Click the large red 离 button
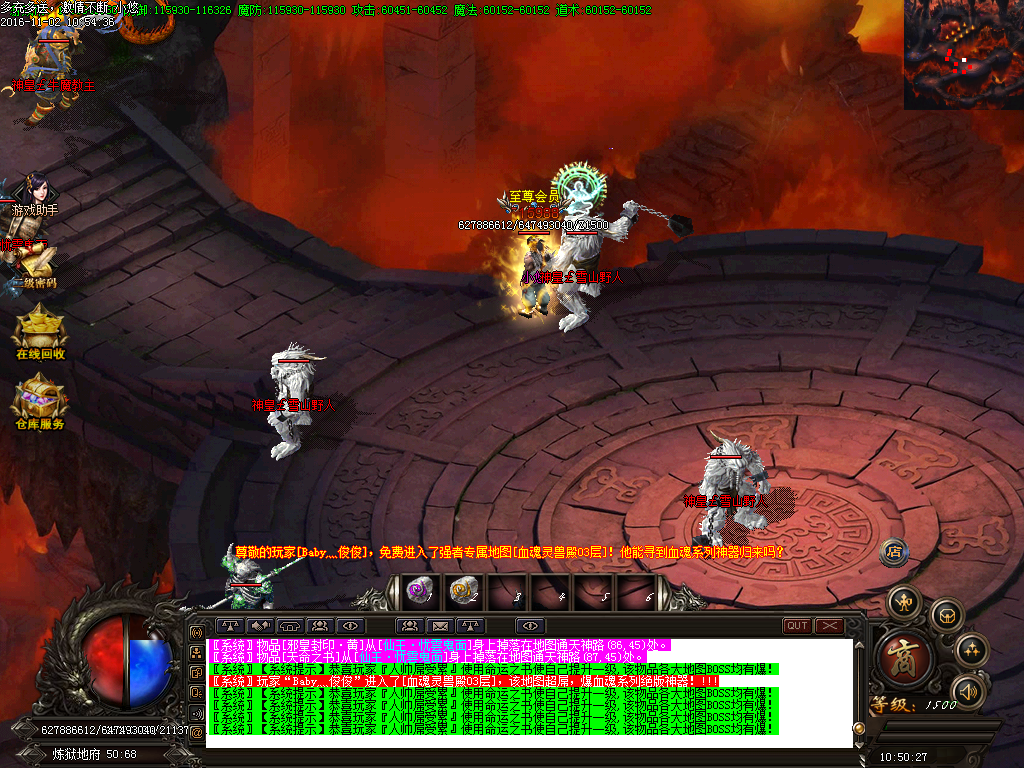The image size is (1024, 768). 907,657
